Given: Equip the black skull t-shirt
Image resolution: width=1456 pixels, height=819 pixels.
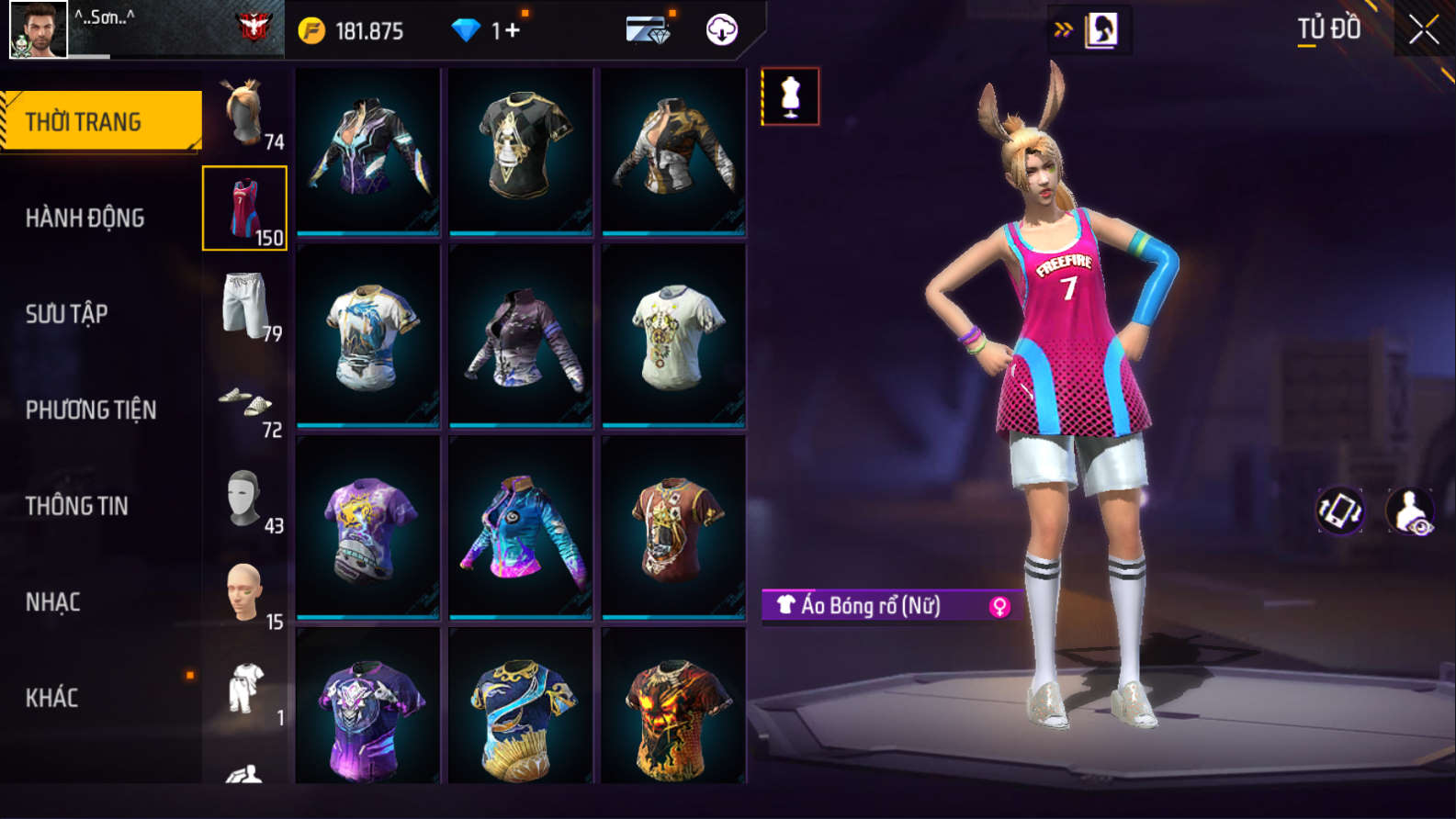Looking at the screenshot, I should (x=521, y=149).
